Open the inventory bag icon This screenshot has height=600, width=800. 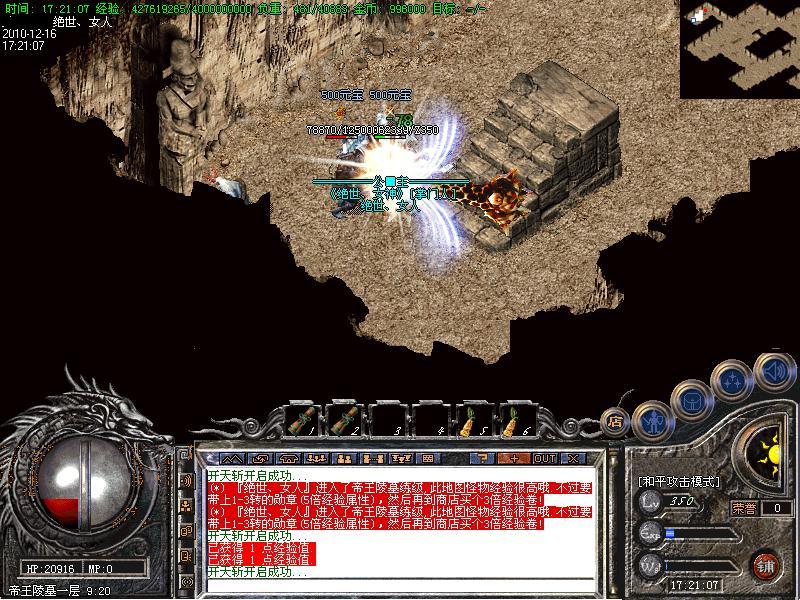(690, 400)
